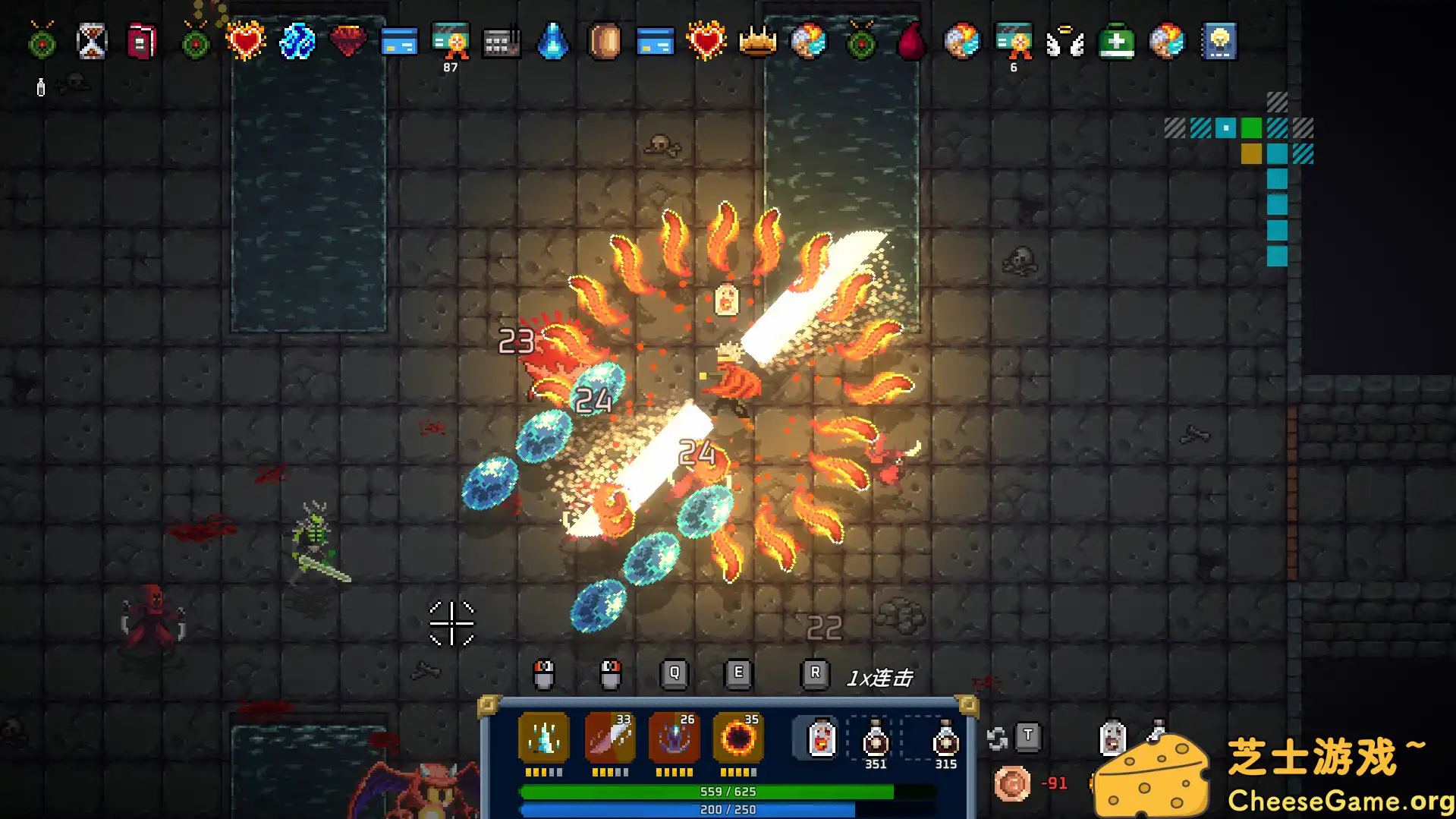Image resolution: width=1456 pixels, height=819 pixels.
Task: Click the hourglass buff icon in the top bar
Action: pyautogui.click(x=90, y=41)
